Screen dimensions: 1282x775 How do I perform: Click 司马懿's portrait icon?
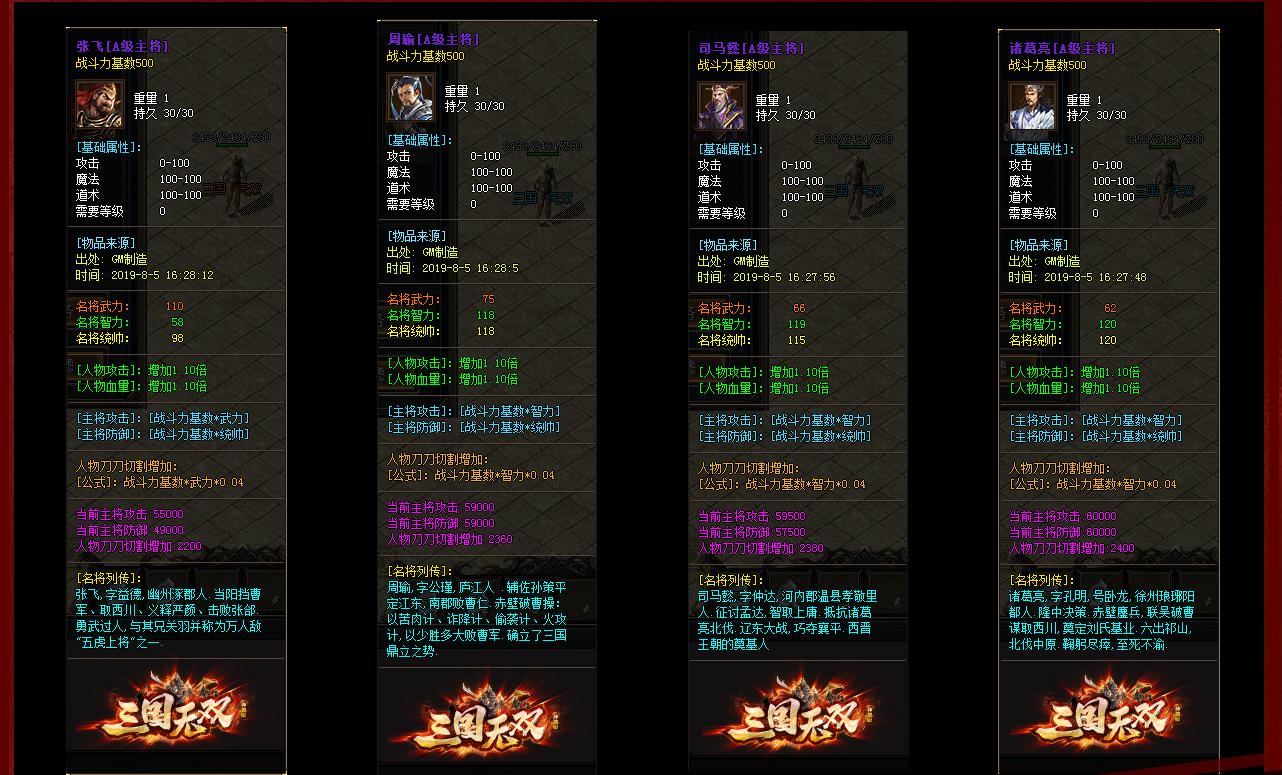point(723,106)
